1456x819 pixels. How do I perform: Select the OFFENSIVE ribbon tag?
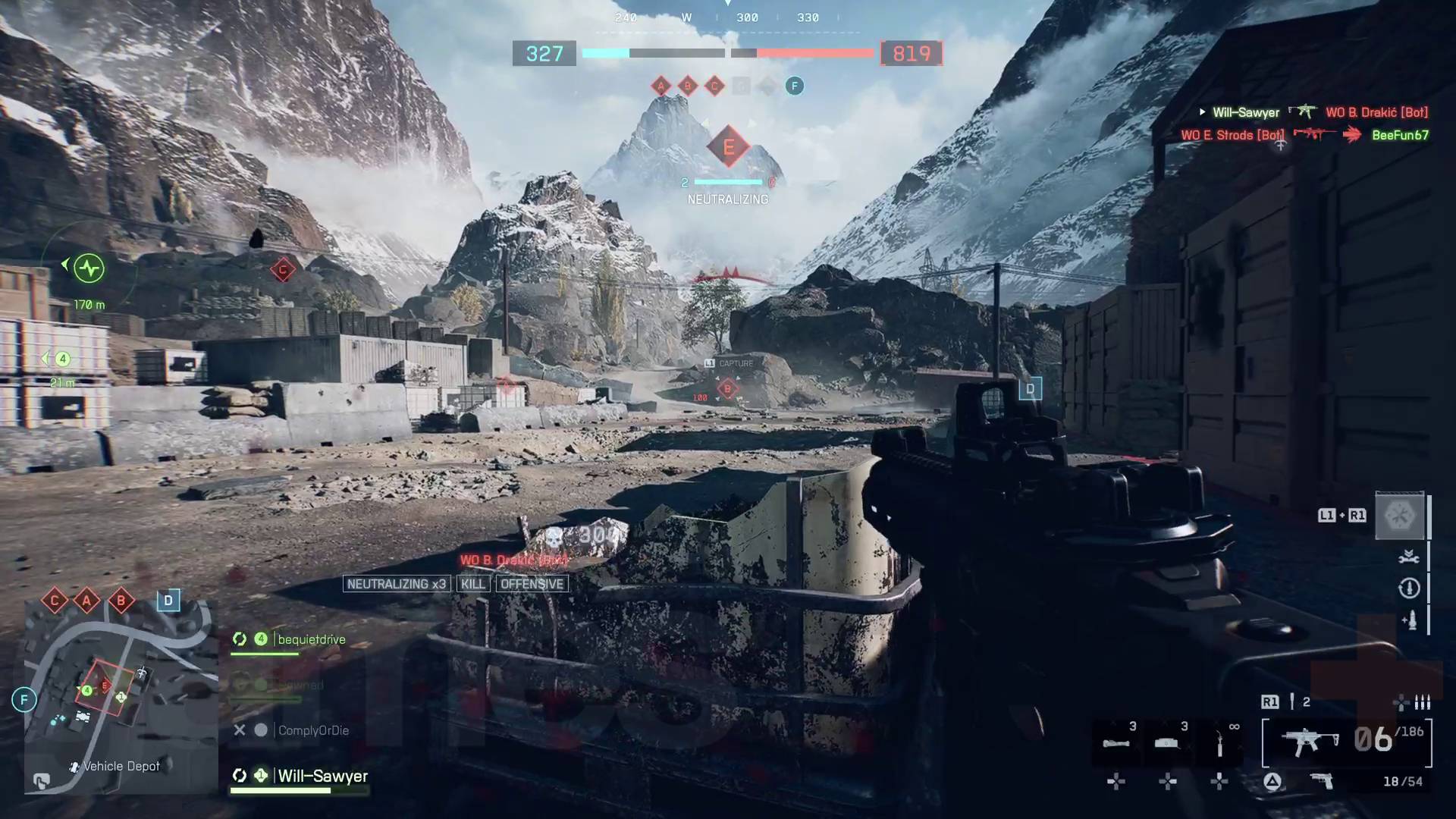pos(532,583)
